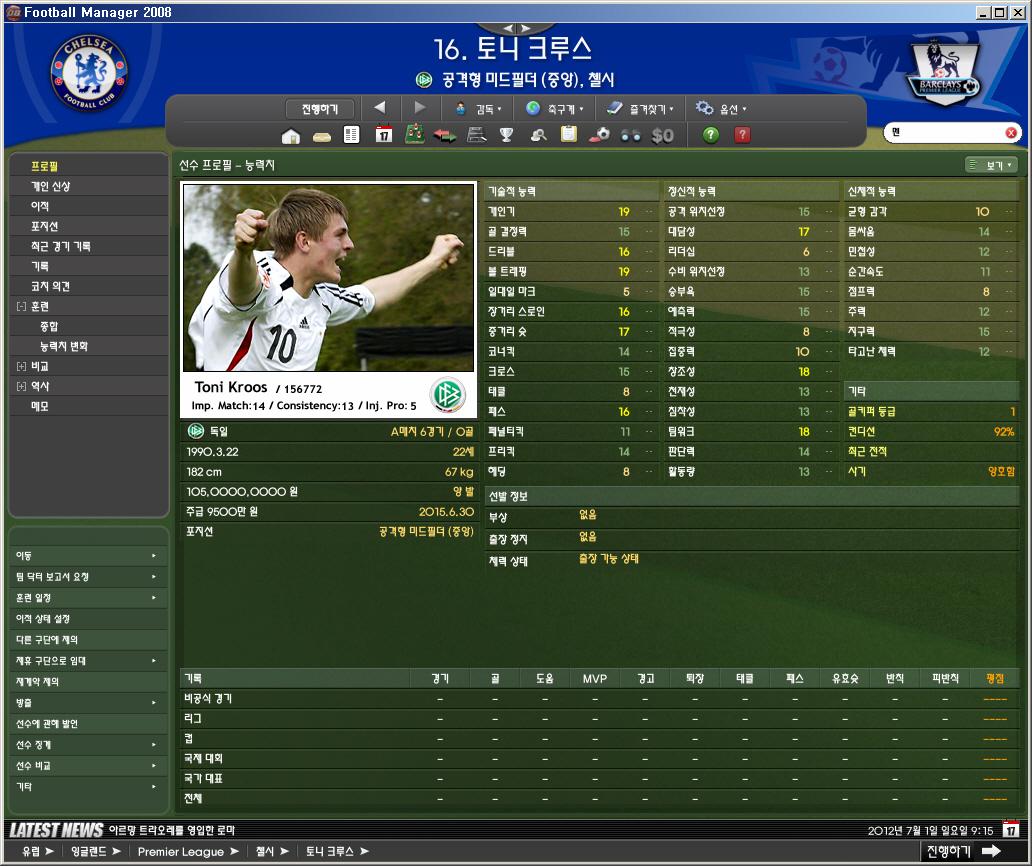
Task: Open the 옵션 options dropdown
Action: tap(722, 109)
